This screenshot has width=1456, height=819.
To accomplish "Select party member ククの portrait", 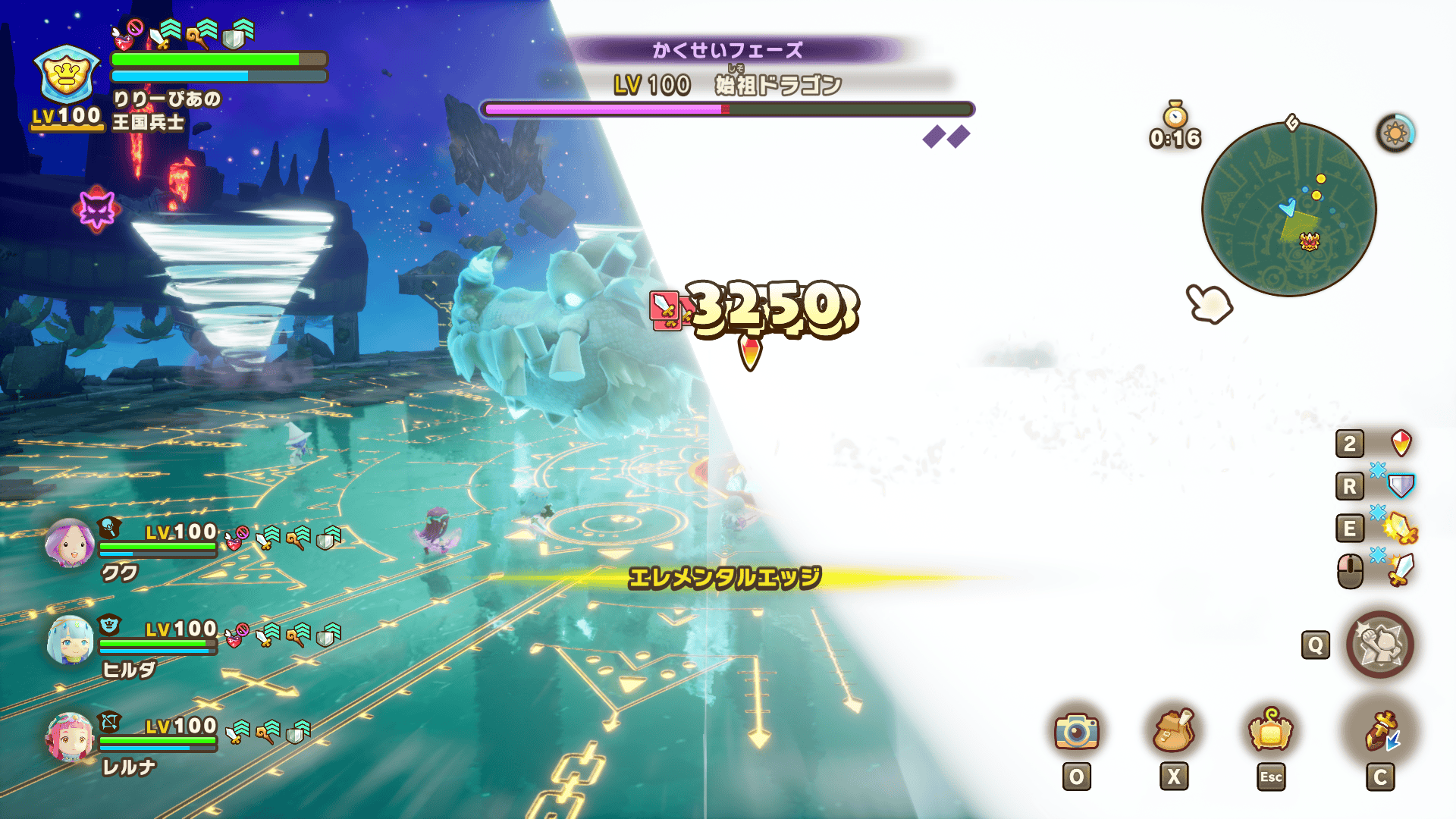I will [x=69, y=544].
